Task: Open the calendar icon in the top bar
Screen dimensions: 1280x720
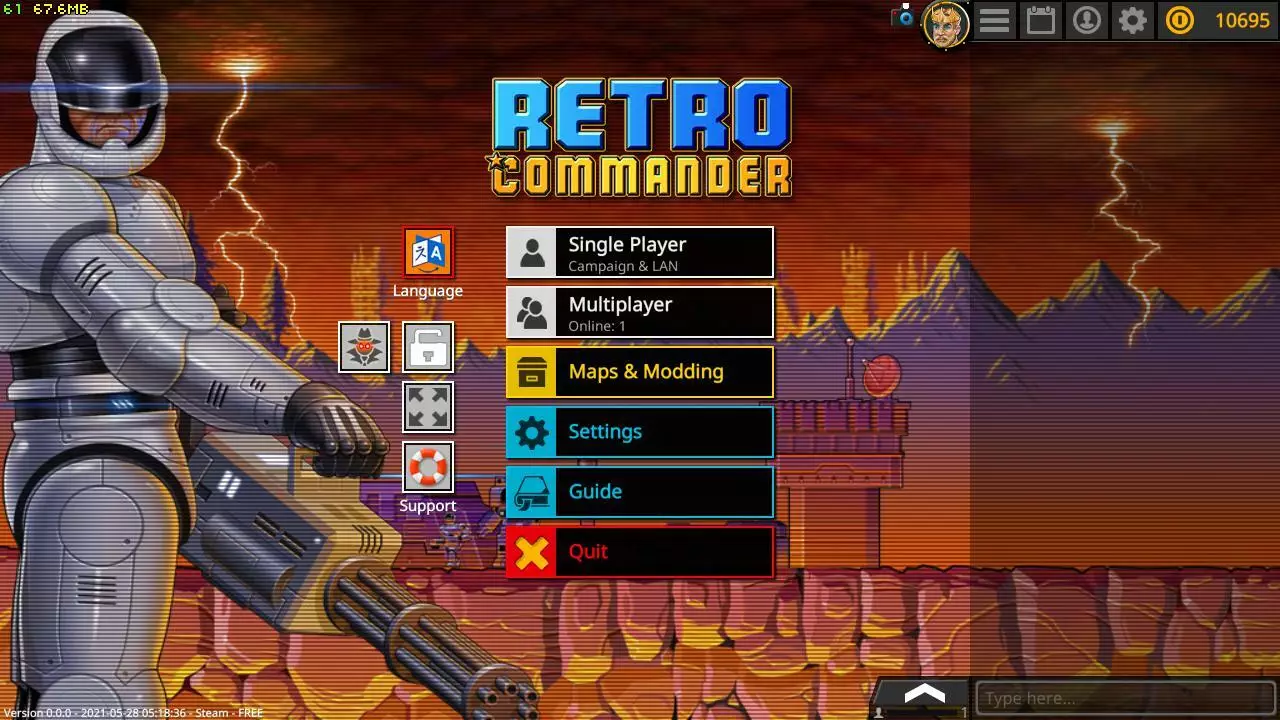Action: pyautogui.click(x=1041, y=20)
